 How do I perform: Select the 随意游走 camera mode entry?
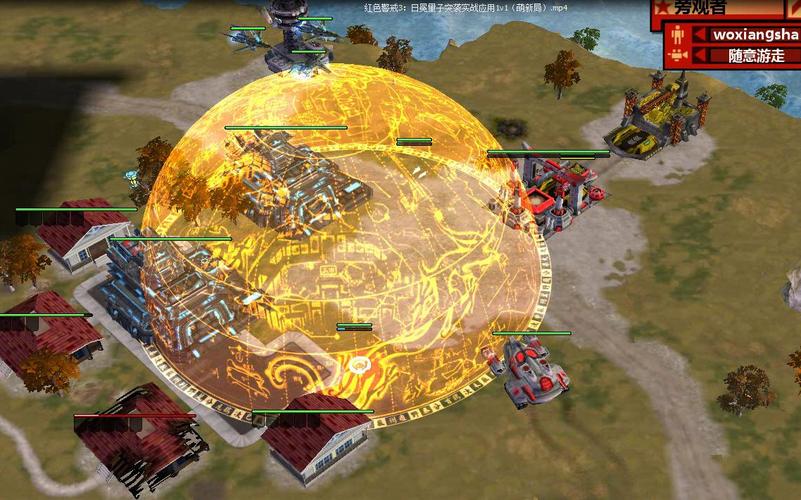tap(755, 56)
